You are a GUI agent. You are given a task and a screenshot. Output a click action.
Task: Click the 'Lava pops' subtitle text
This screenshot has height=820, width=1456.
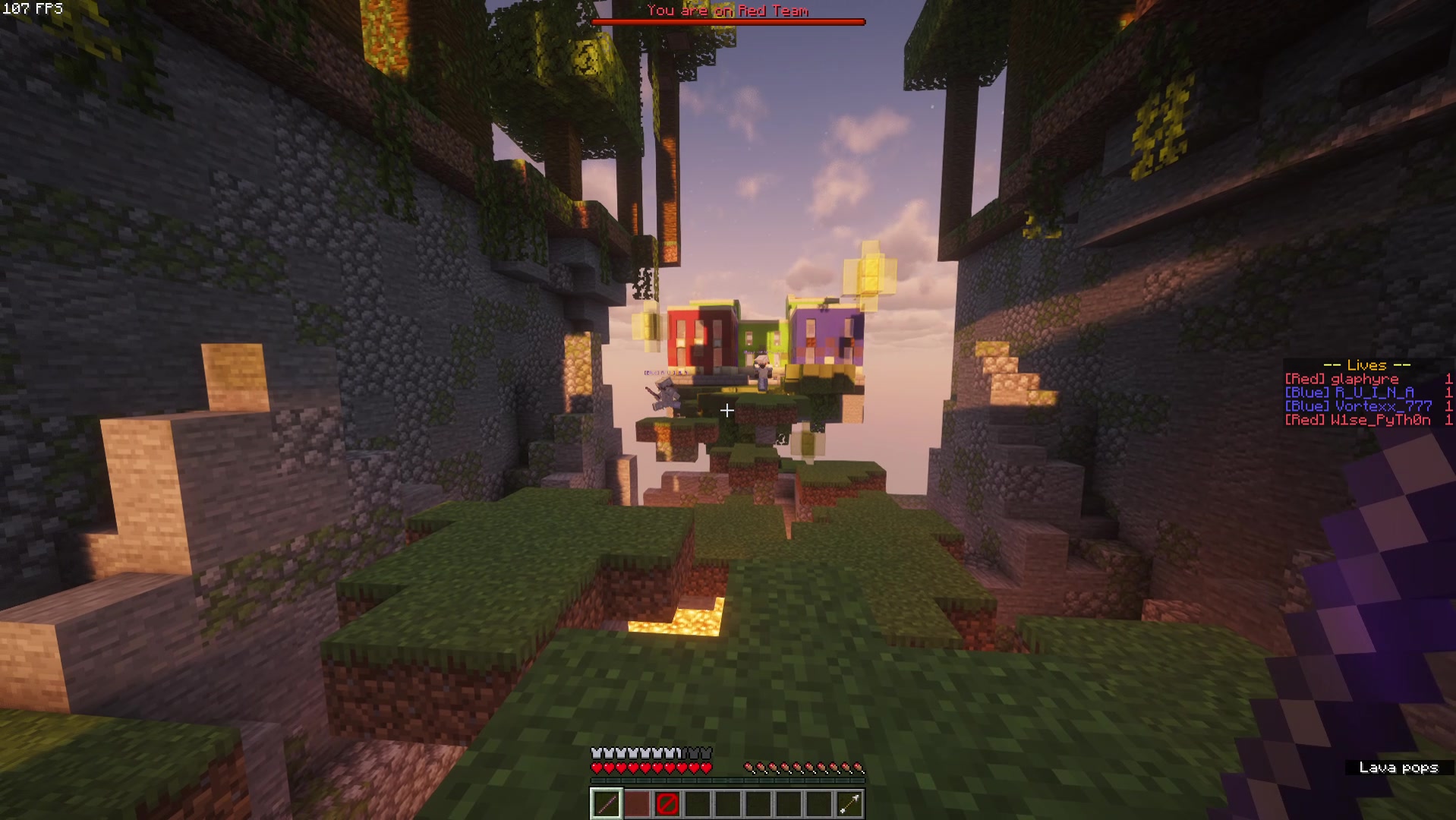[x=1401, y=768]
